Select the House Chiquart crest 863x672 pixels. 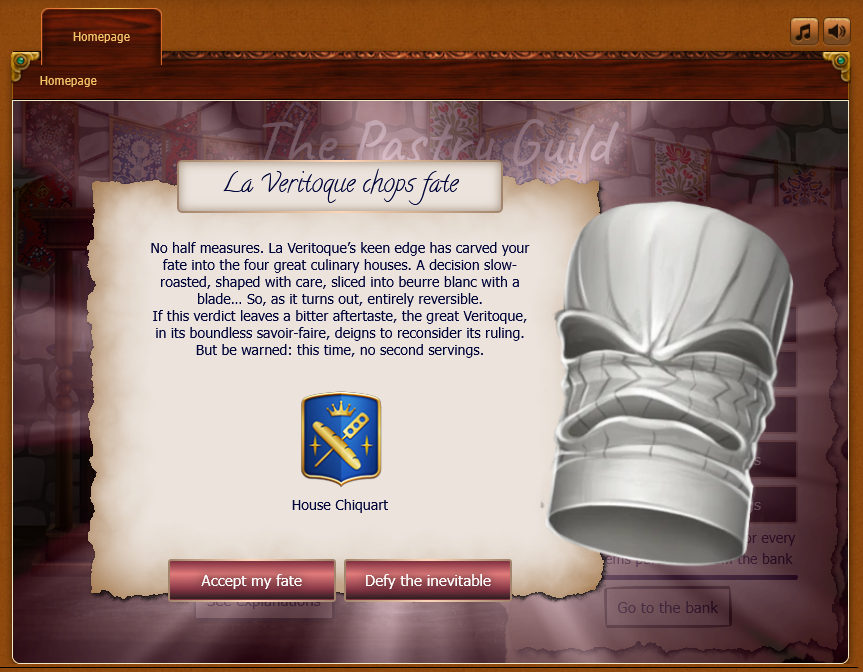point(340,438)
